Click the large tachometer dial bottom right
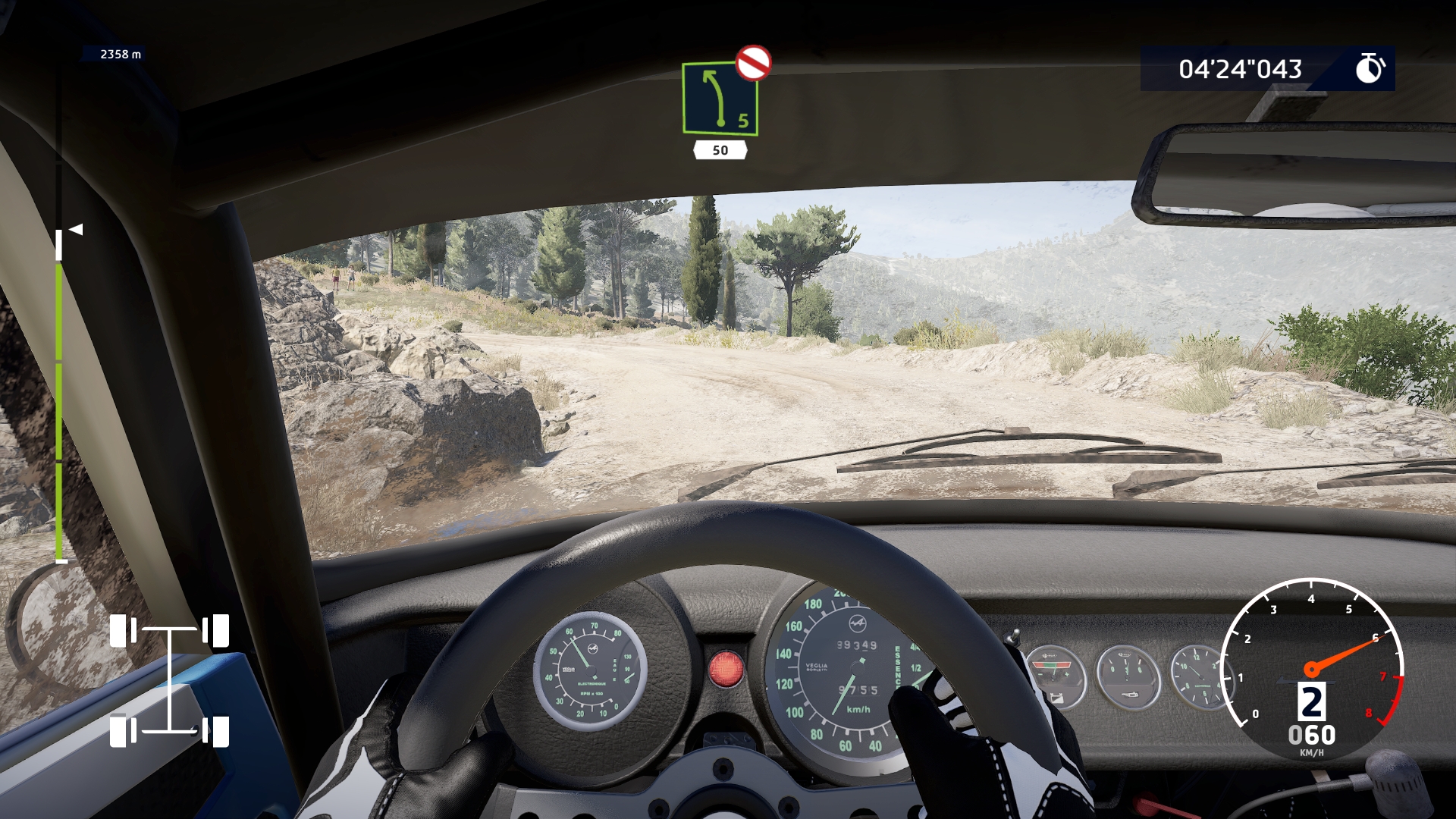 coord(1312,667)
